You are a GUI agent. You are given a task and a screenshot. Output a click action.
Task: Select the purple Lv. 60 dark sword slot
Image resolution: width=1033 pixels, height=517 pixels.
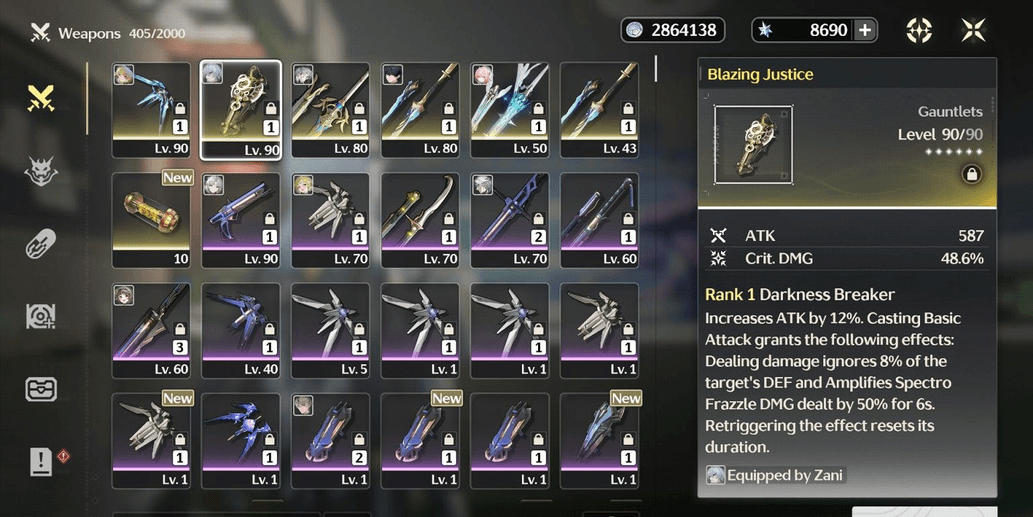coord(599,220)
